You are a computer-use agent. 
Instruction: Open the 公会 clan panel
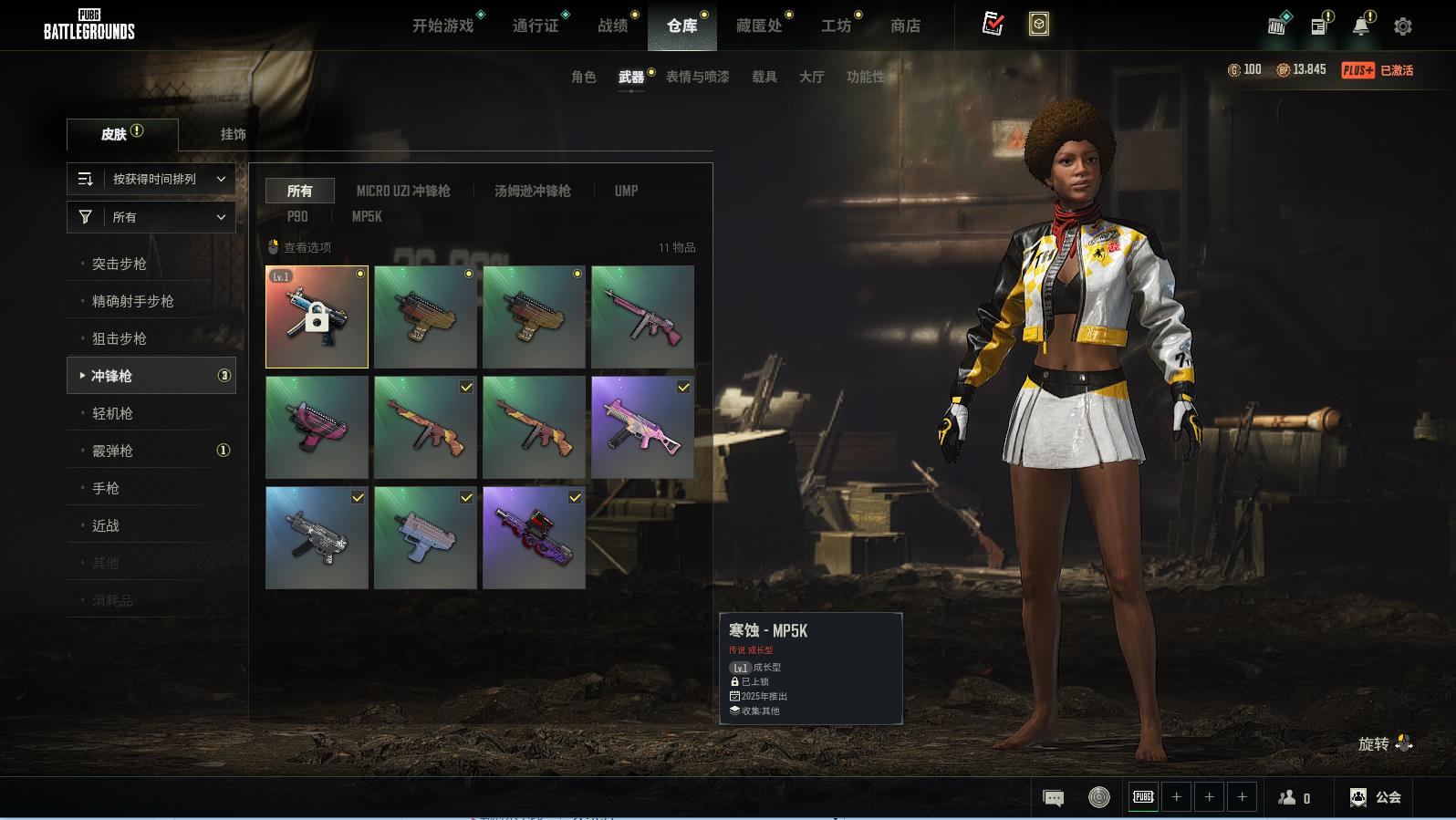1376,797
